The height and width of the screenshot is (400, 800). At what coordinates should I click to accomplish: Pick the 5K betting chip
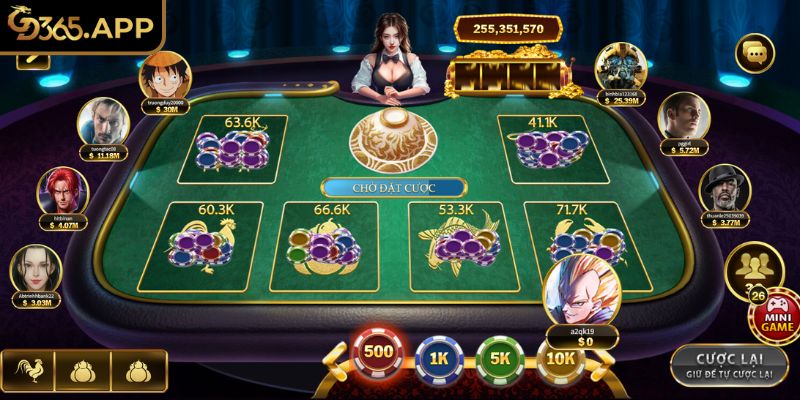(x=500, y=356)
